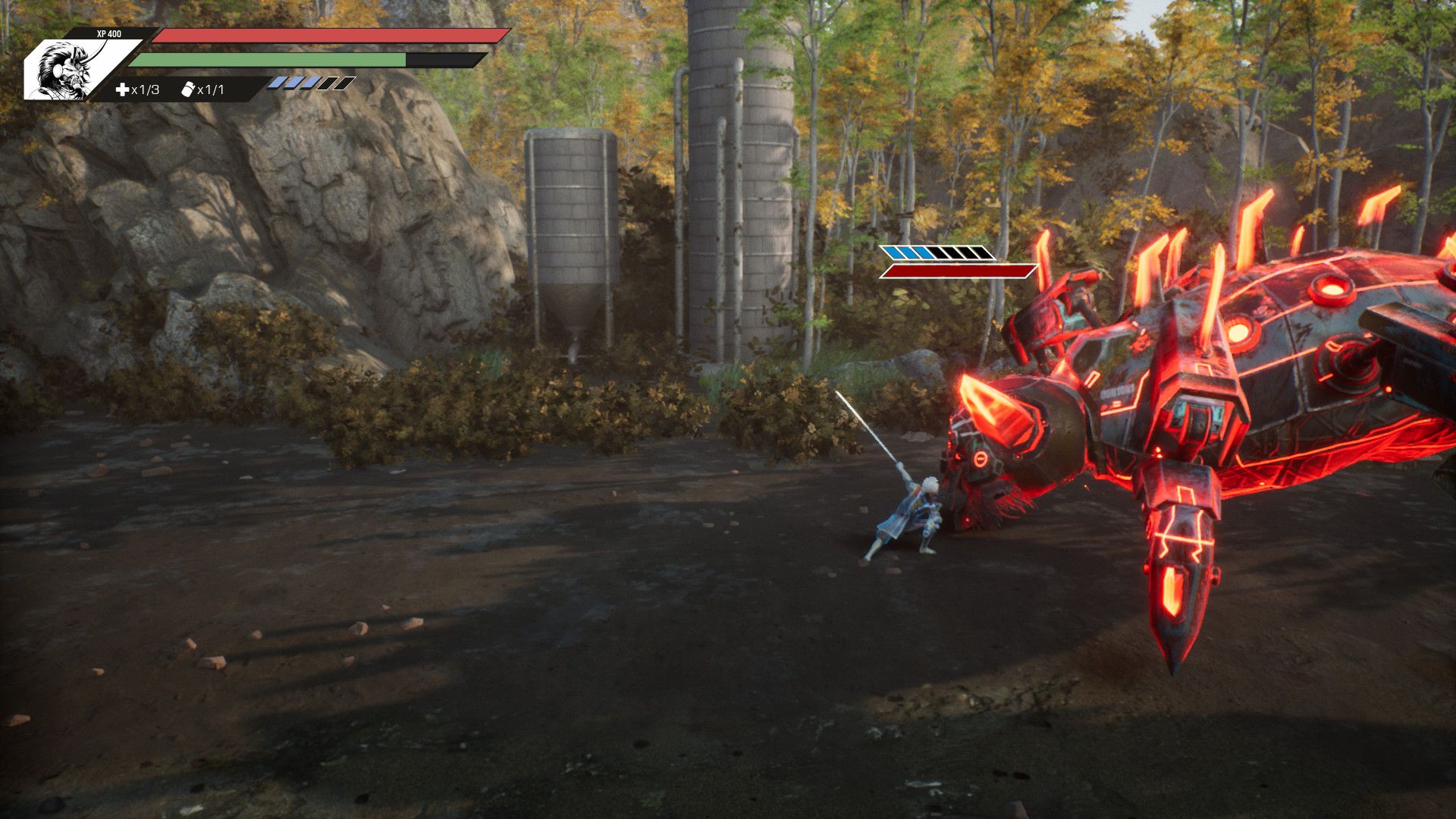Select the canister consumable icon
Image resolution: width=1456 pixels, height=819 pixels.
(187, 90)
